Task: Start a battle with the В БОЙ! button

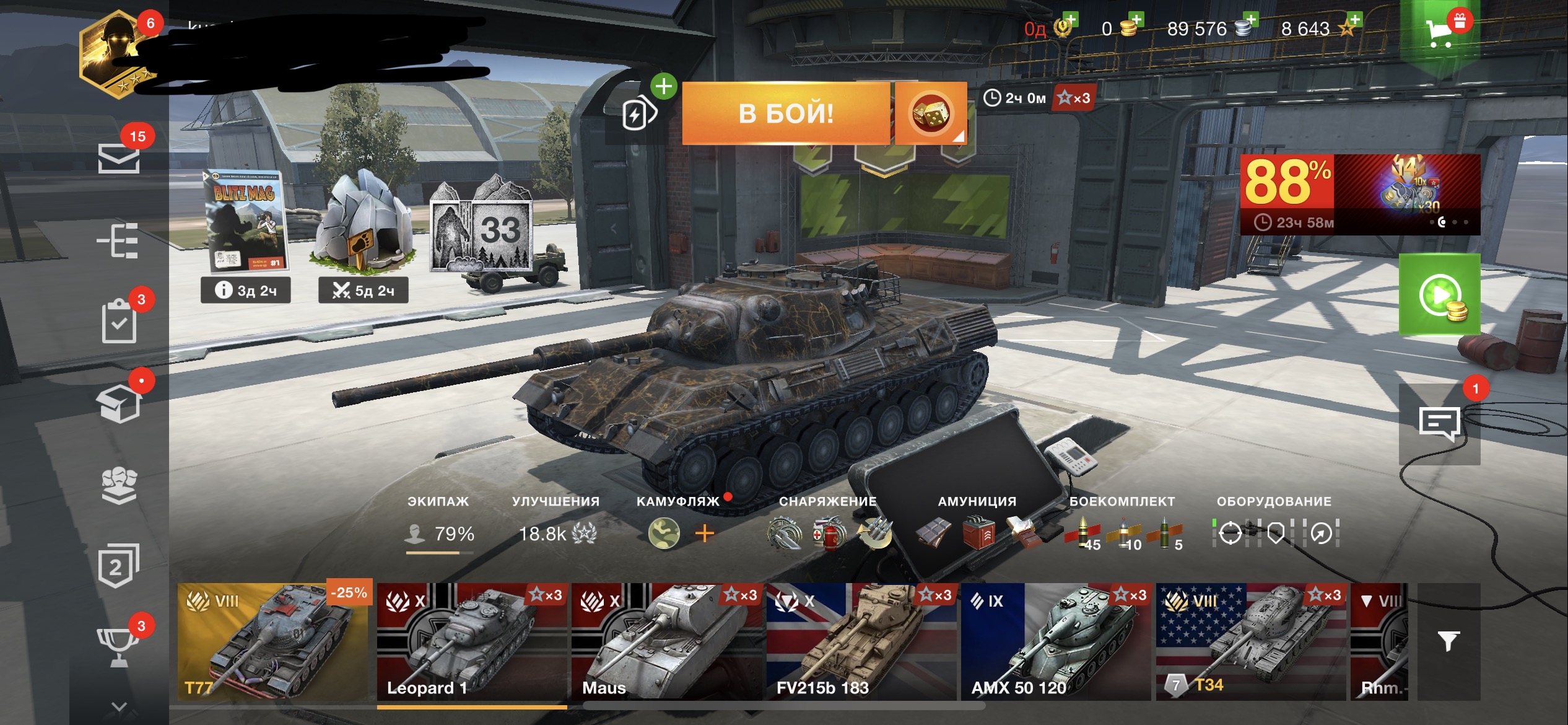Action: click(x=785, y=113)
